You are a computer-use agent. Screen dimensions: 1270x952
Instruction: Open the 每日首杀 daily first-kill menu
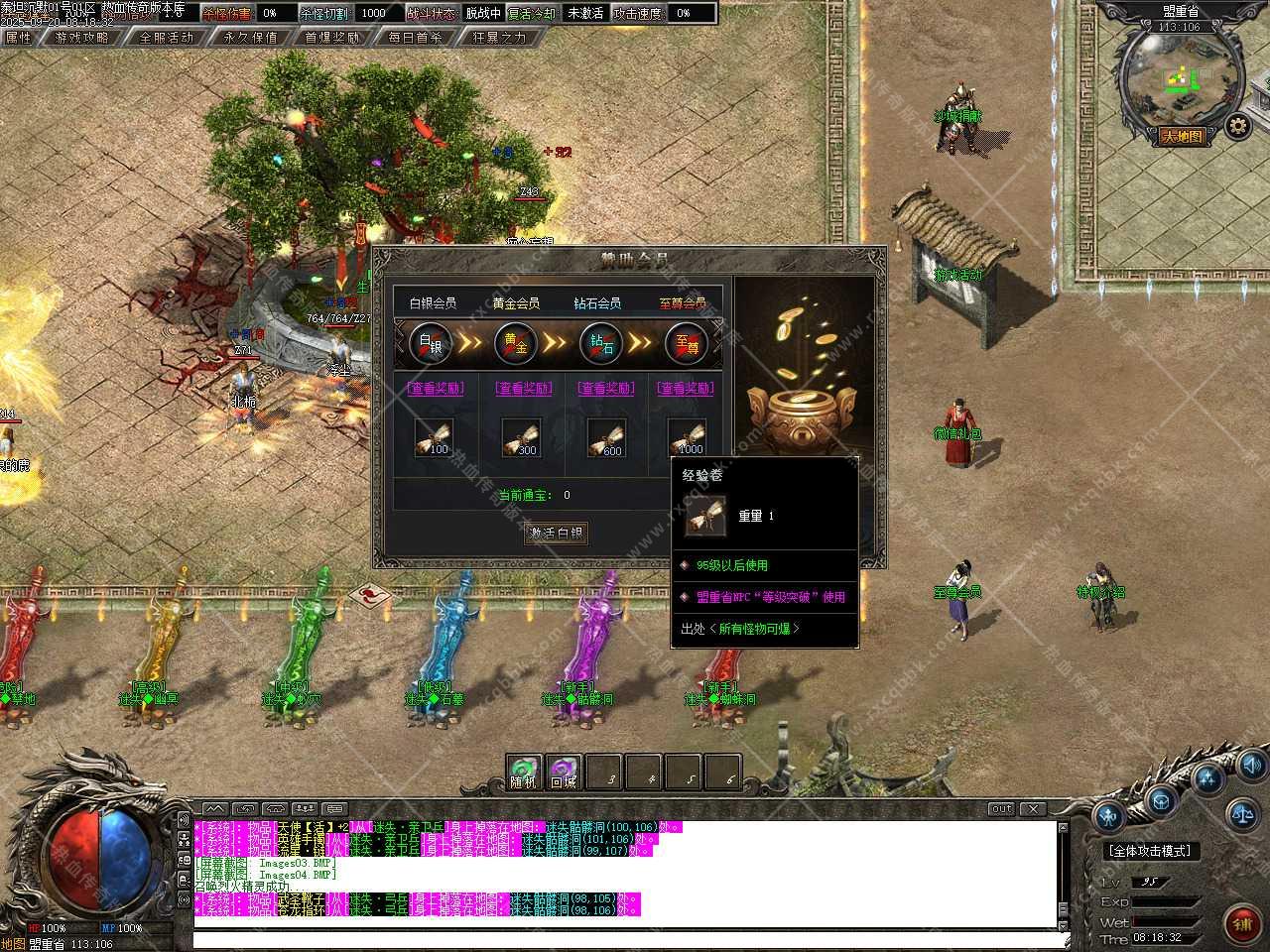pyautogui.click(x=415, y=38)
